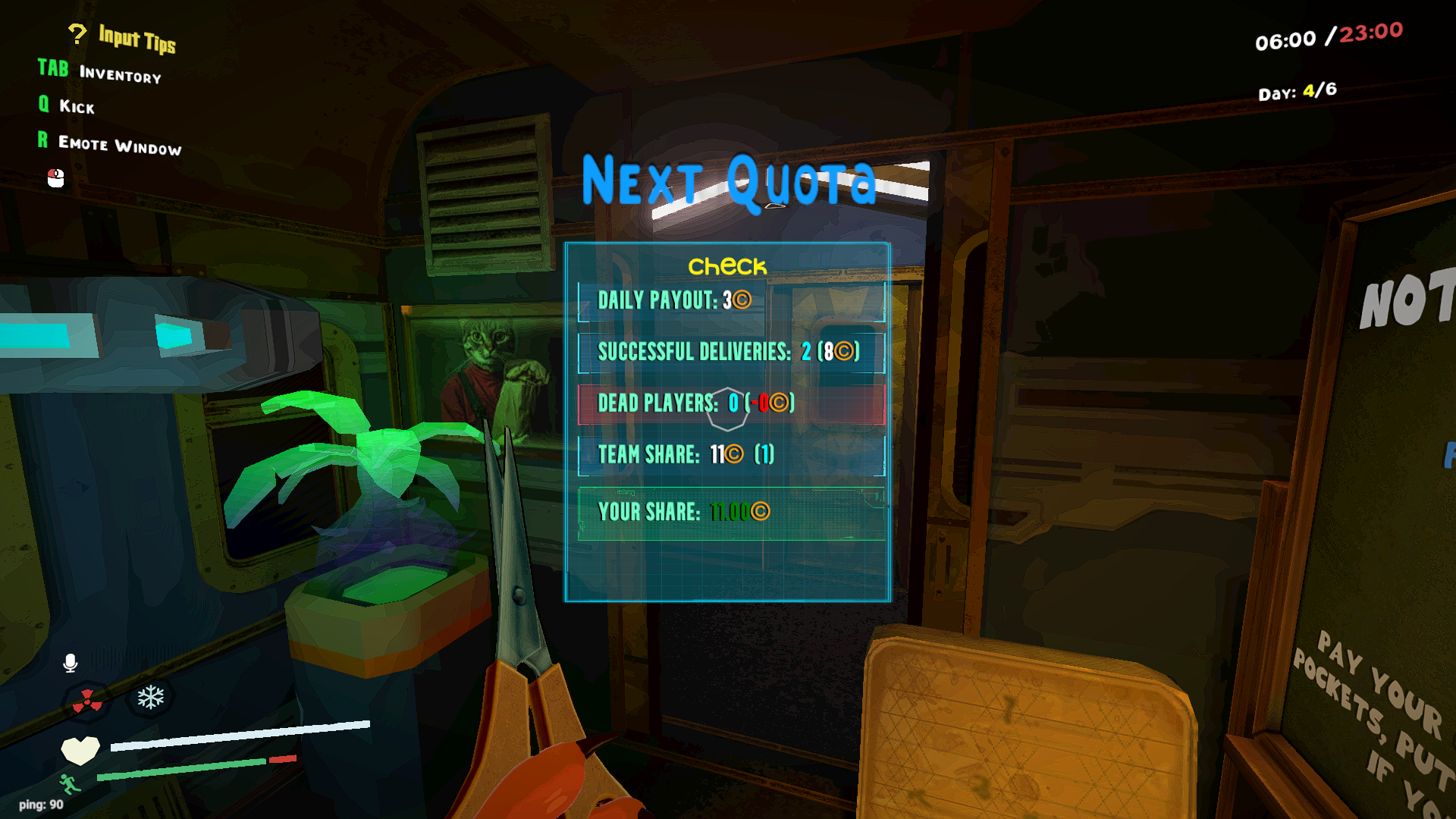Toggle the Successful Deliveries bonus row
The image size is (1456, 819).
coord(732,352)
